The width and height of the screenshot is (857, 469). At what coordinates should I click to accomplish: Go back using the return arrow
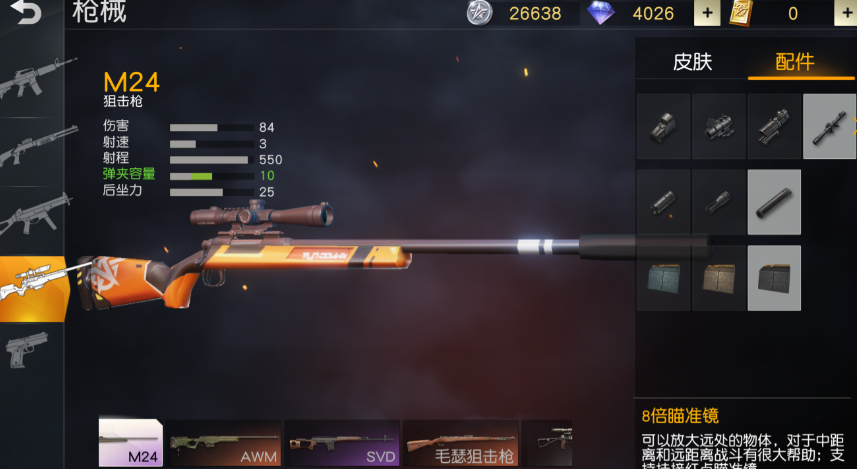click(x=28, y=14)
